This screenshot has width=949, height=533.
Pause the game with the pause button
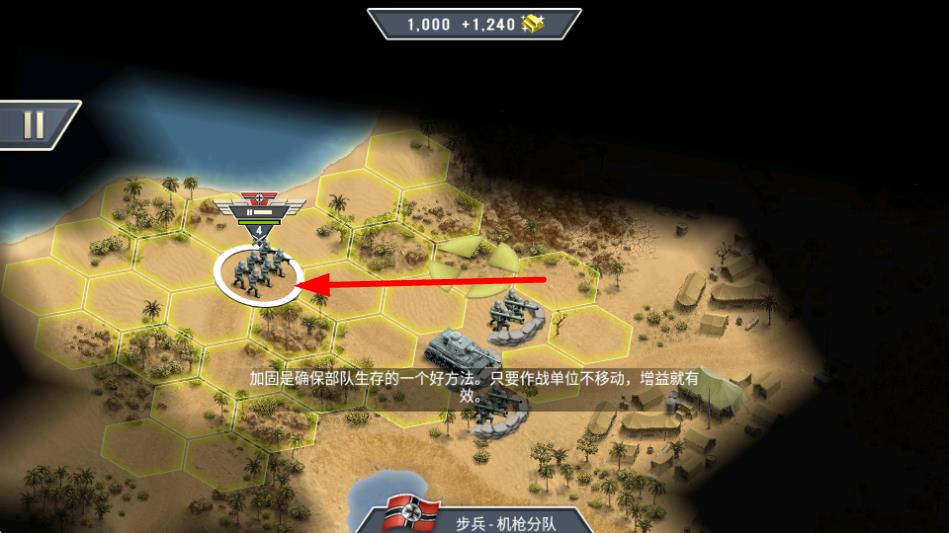point(34,125)
